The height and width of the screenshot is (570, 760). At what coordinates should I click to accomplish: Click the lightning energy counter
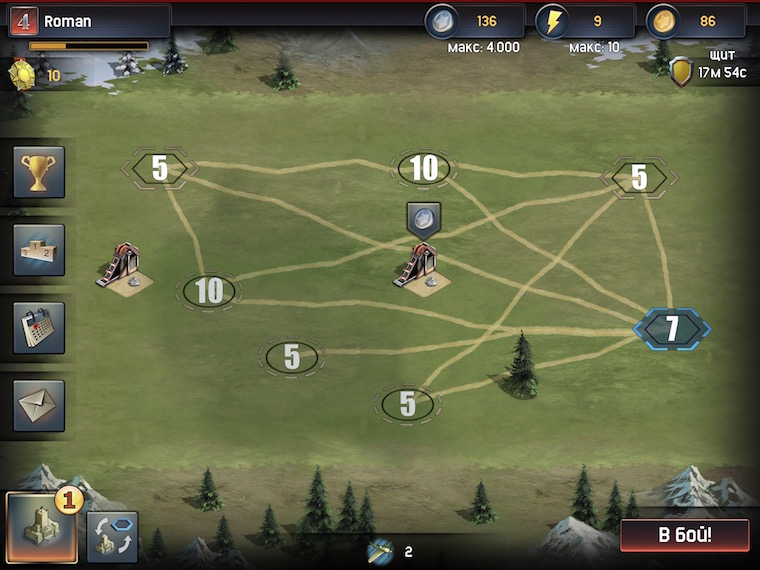point(585,21)
